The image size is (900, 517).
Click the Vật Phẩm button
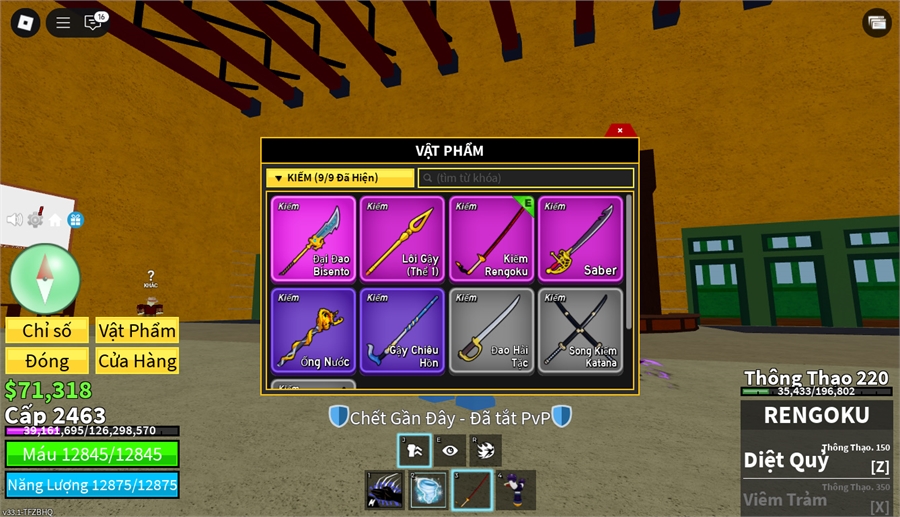pos(137,331)
